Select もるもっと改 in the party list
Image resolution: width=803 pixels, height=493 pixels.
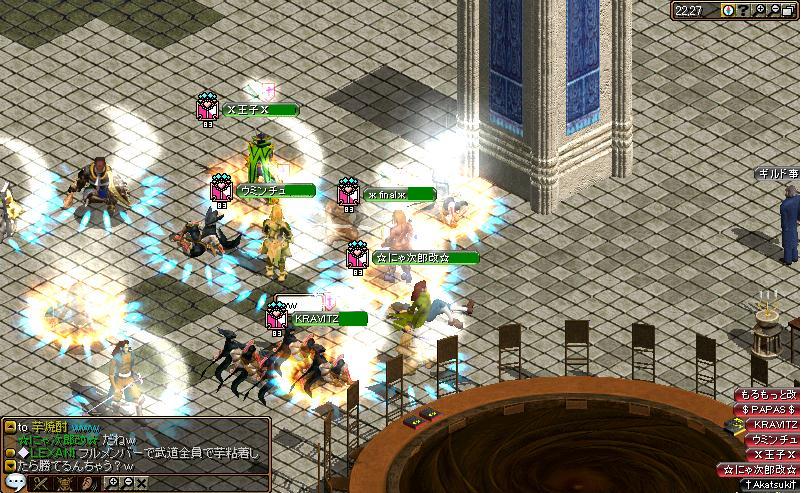(x=768, y=395)
